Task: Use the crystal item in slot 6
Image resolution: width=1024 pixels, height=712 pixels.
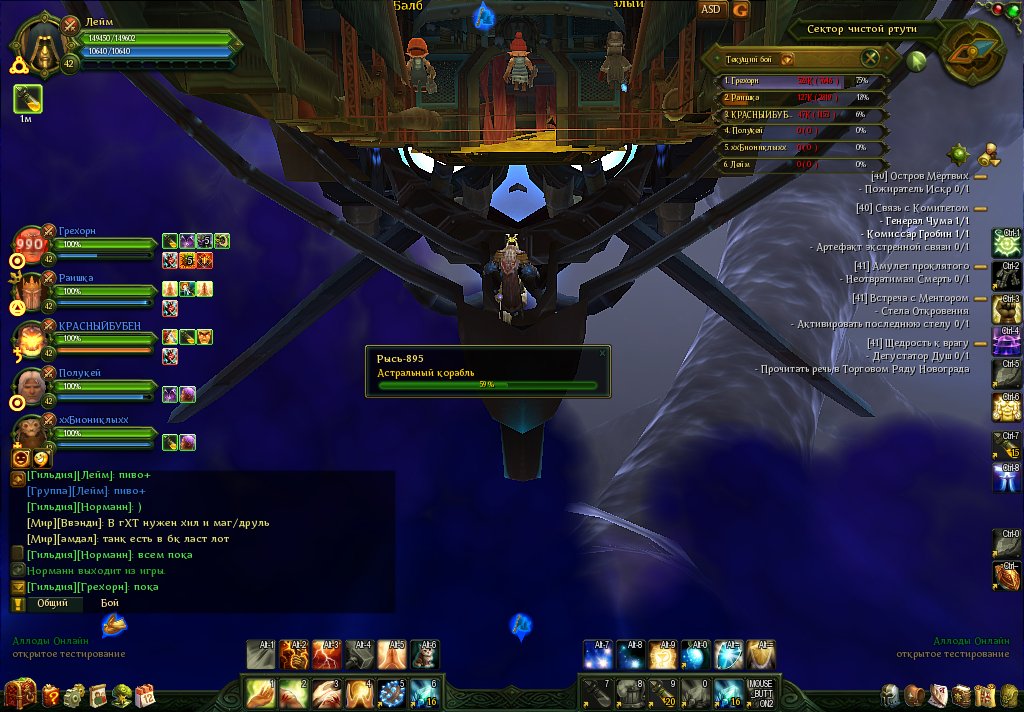Action: tap(424, 692)
